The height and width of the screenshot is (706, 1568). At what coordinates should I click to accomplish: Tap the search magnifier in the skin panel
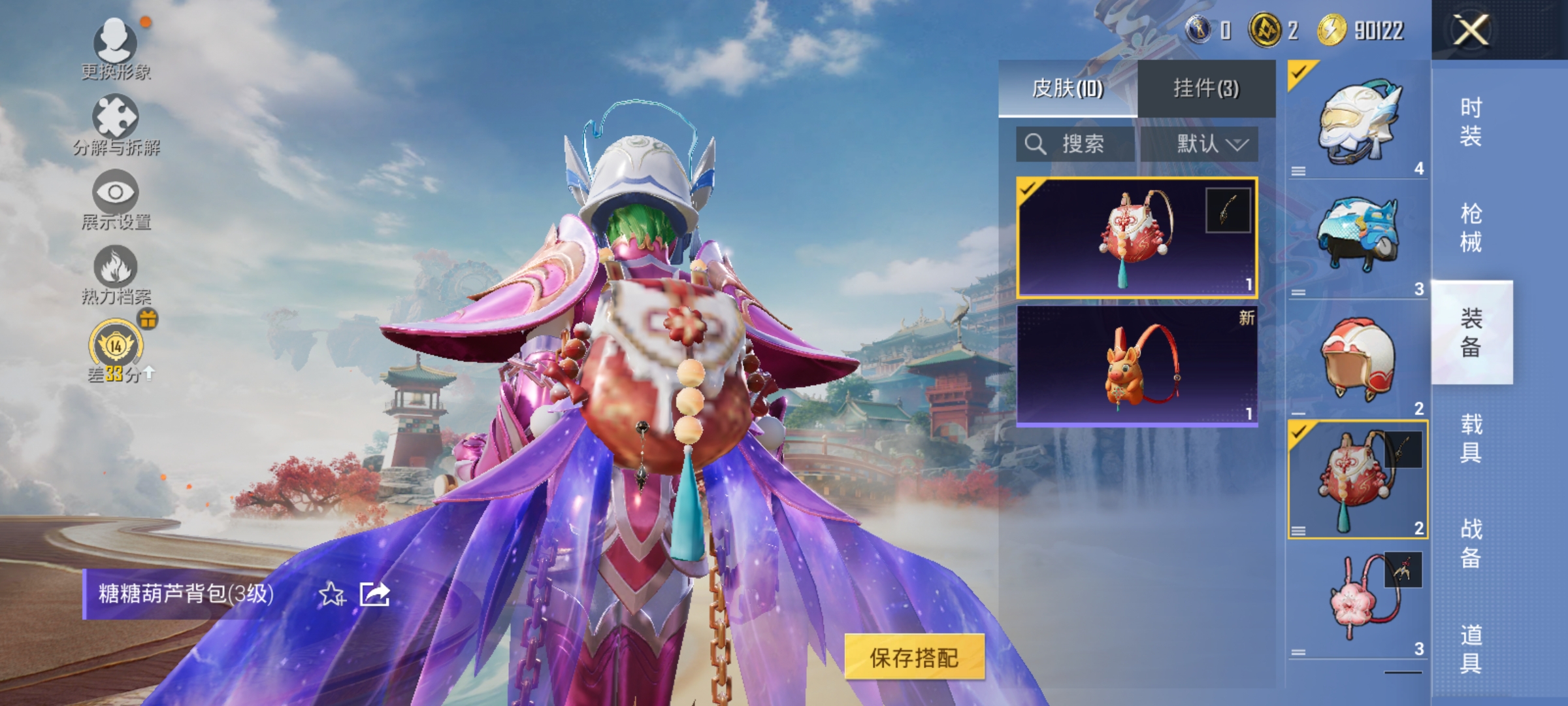point(1034,144)
